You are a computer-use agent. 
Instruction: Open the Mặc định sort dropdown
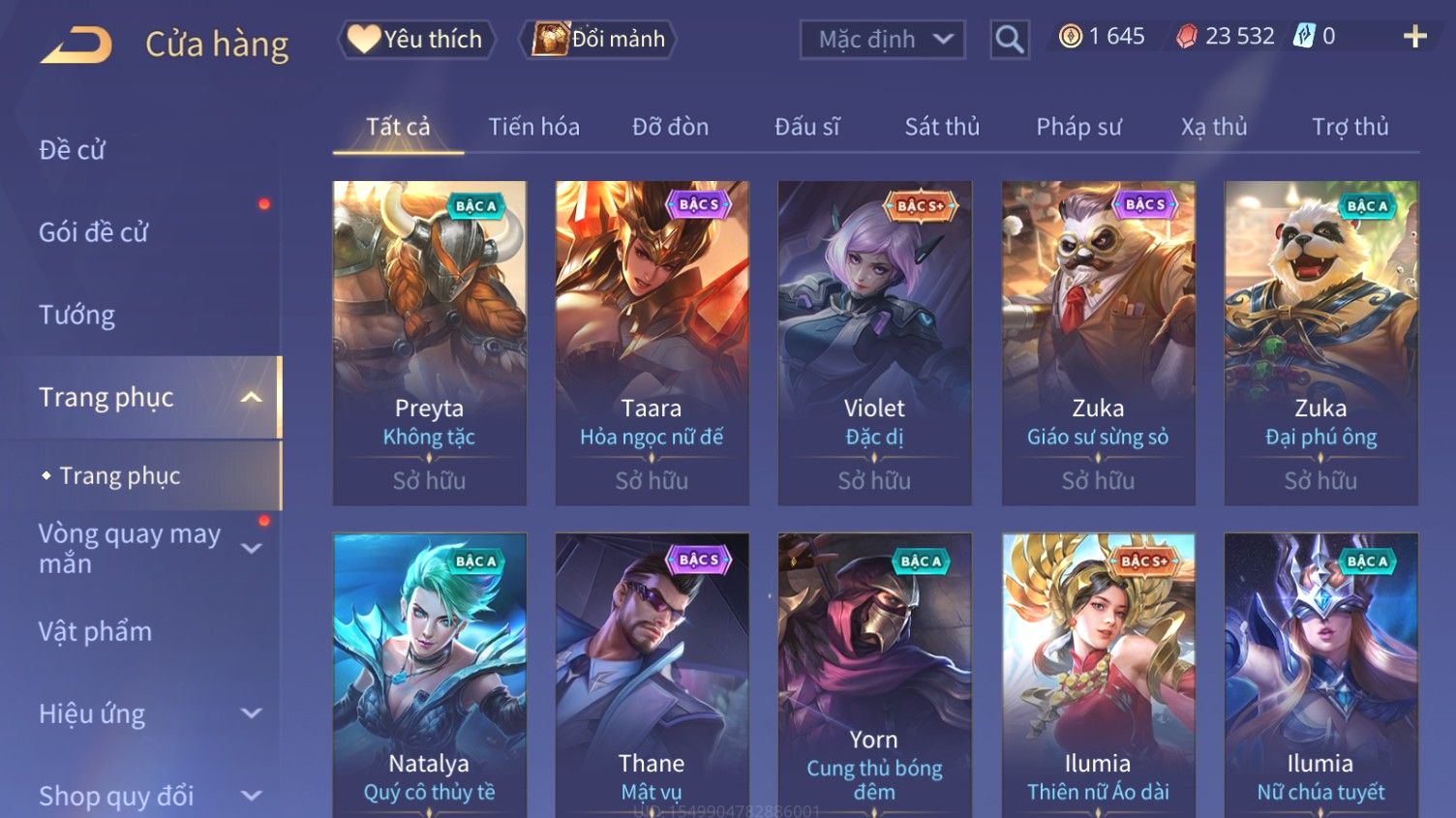pos(882,40)
